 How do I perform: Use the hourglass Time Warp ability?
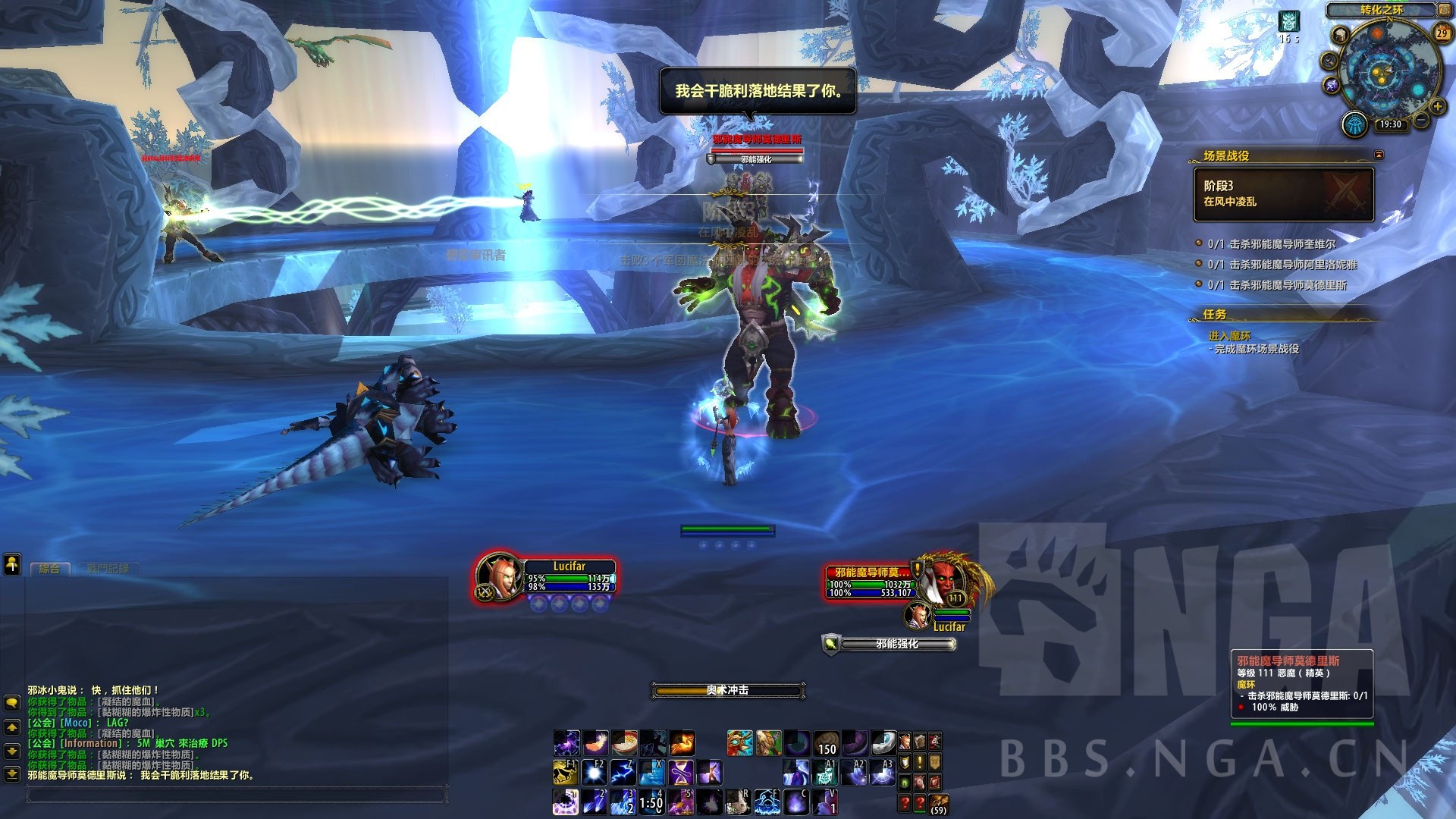point(680,772)
